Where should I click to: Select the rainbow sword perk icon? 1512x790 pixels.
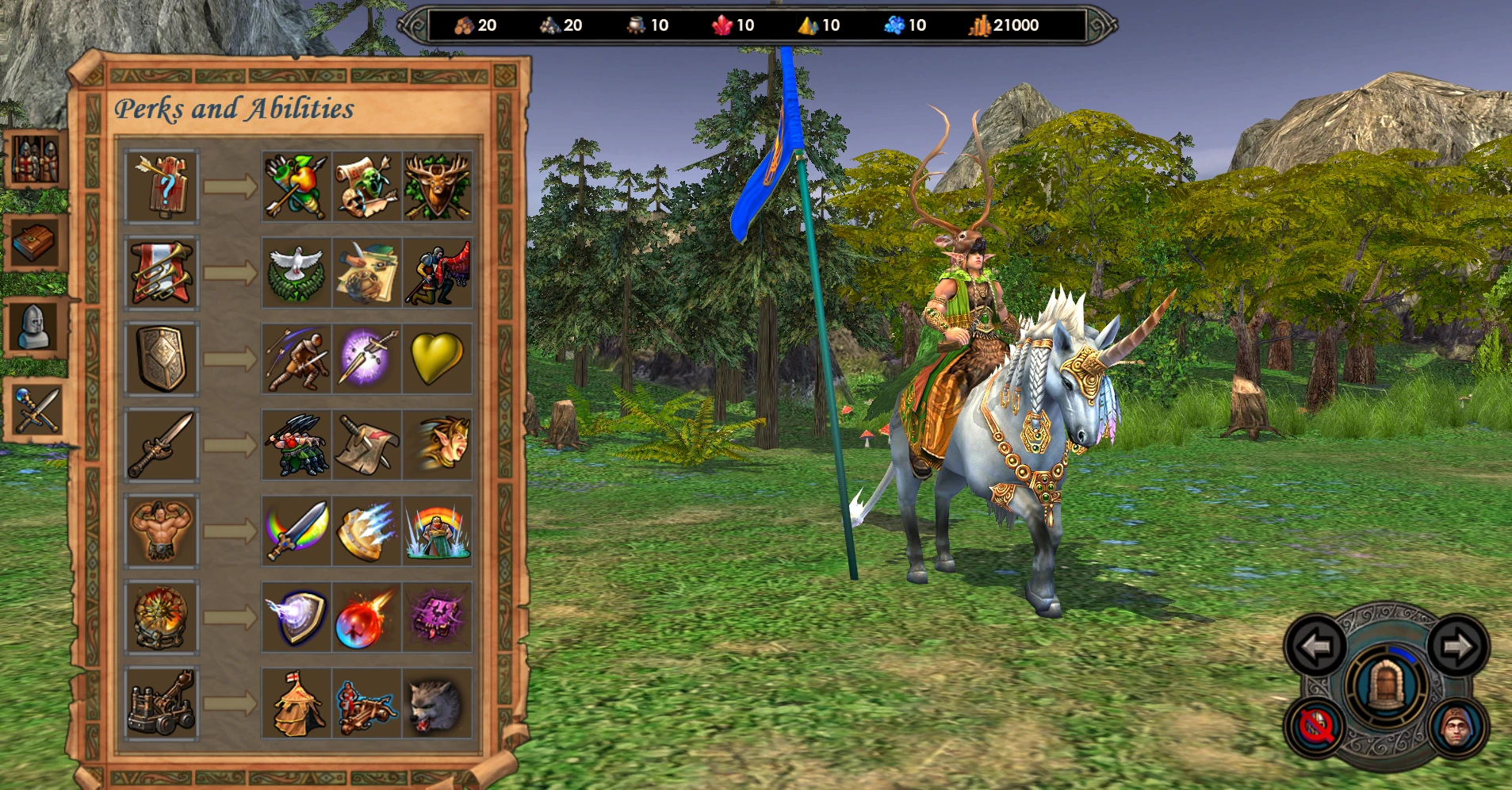click(296, 531)
